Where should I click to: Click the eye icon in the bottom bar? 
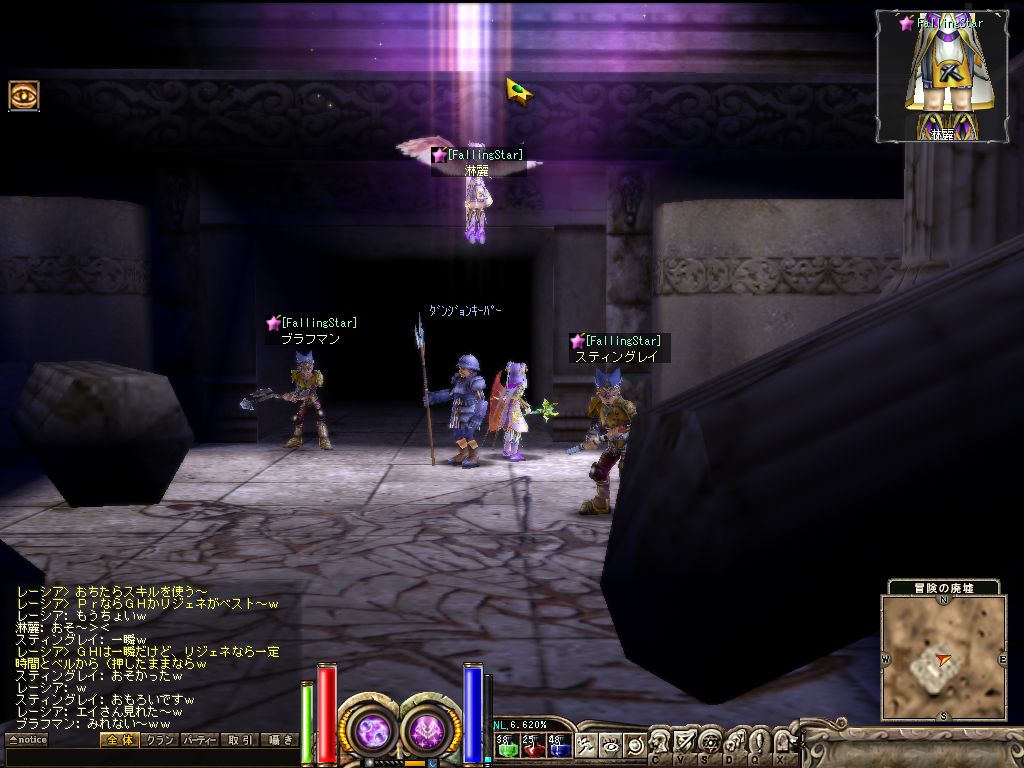click(x=610, y=745)
